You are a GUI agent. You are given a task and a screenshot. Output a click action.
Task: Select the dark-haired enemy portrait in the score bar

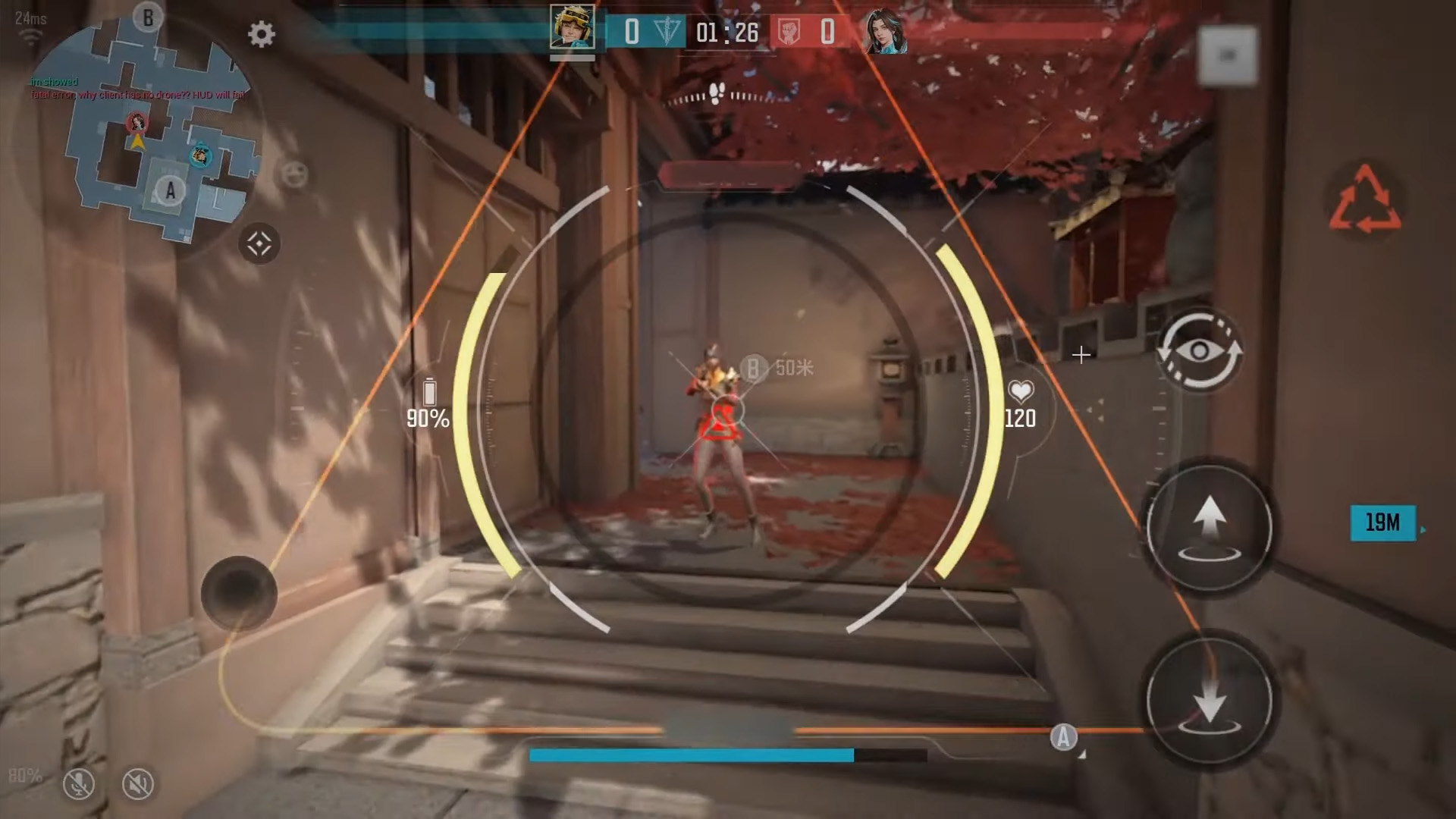pyautogui.click(x=884, y=32)
